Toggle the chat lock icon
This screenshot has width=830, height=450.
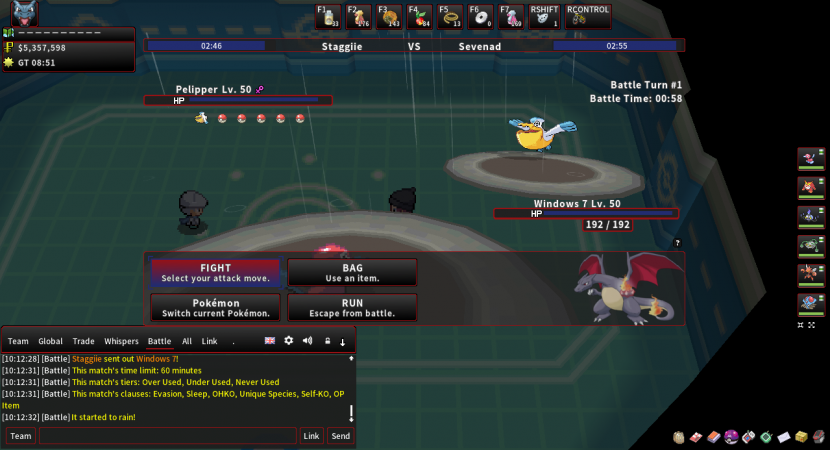pos(326,341)
